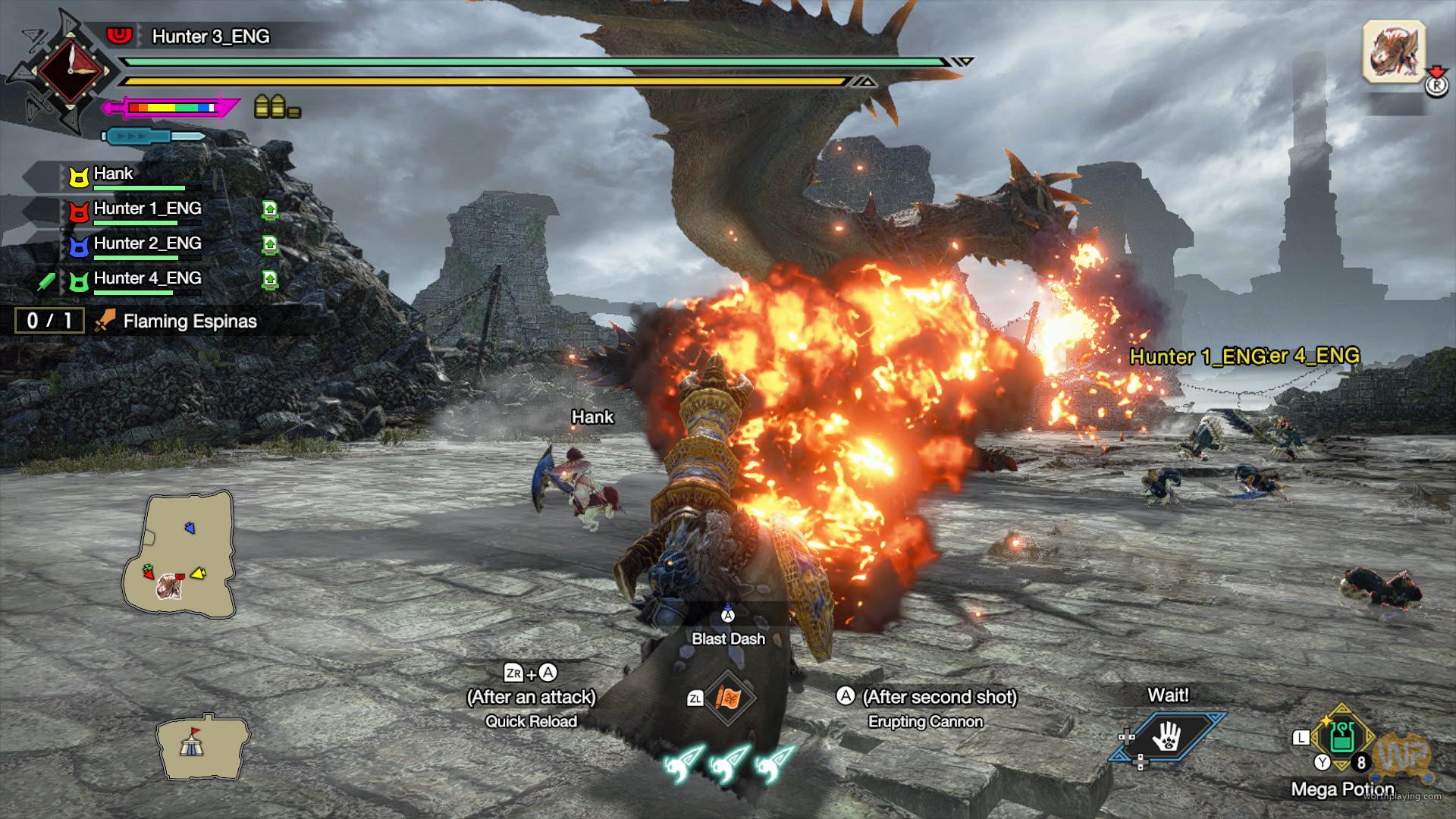Select Hunter 4_ENG in the party list
The width and height of the screenshot is (1456, 819).
click(147, 279)
